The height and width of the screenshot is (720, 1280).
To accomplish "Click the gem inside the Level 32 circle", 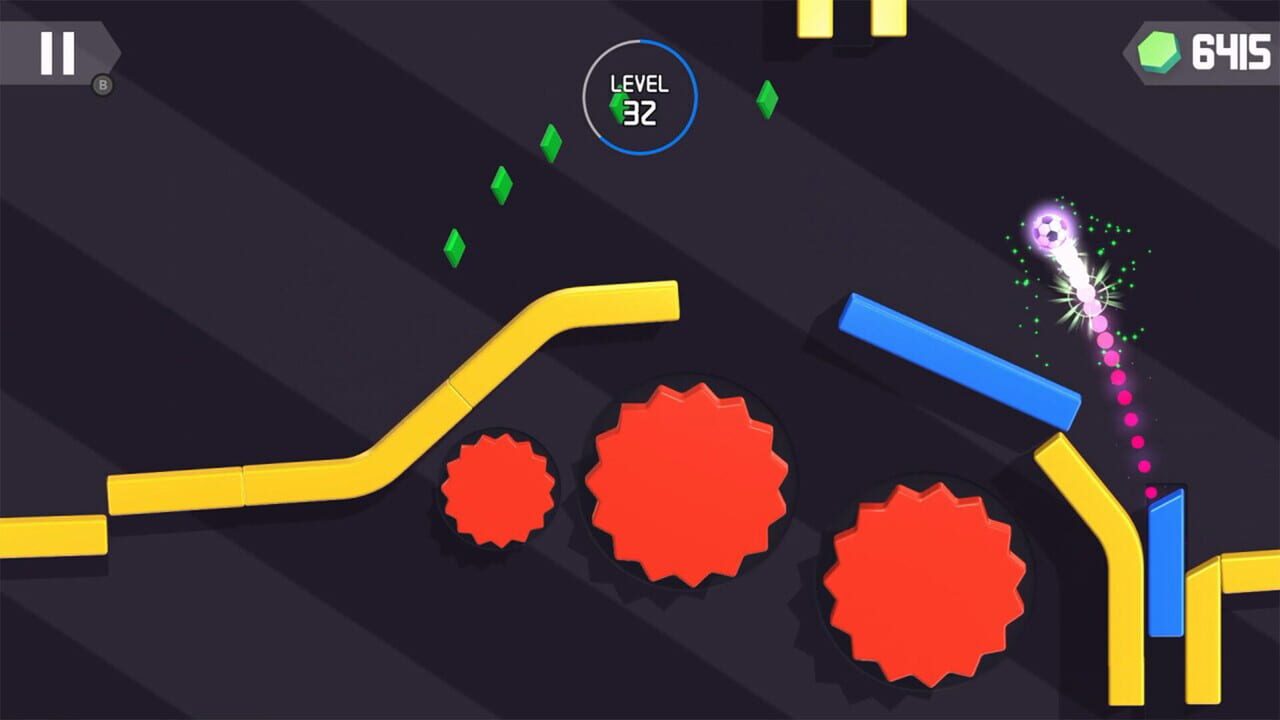I will (x=617, y=107).
